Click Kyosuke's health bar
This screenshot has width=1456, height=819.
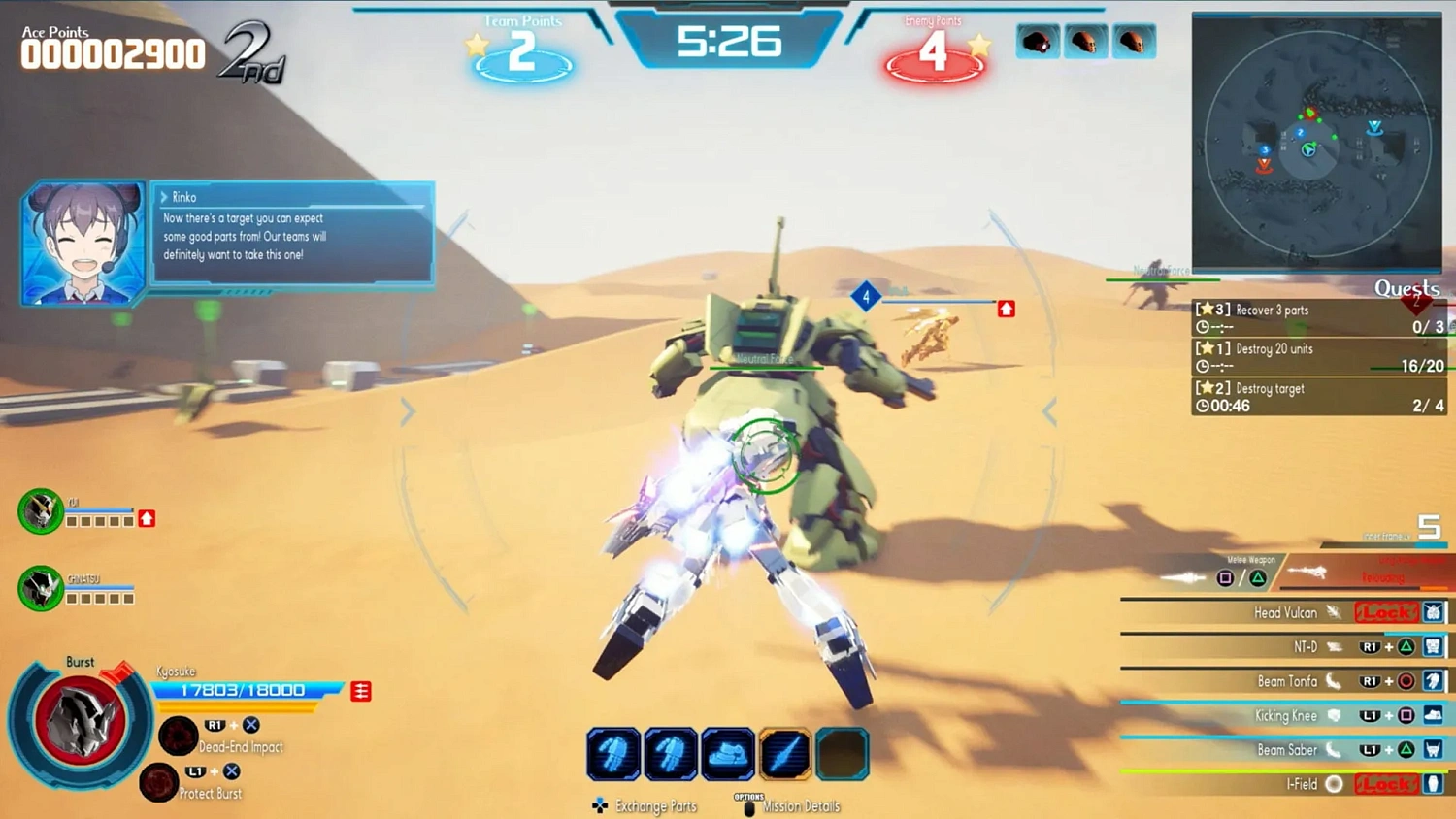243,690
